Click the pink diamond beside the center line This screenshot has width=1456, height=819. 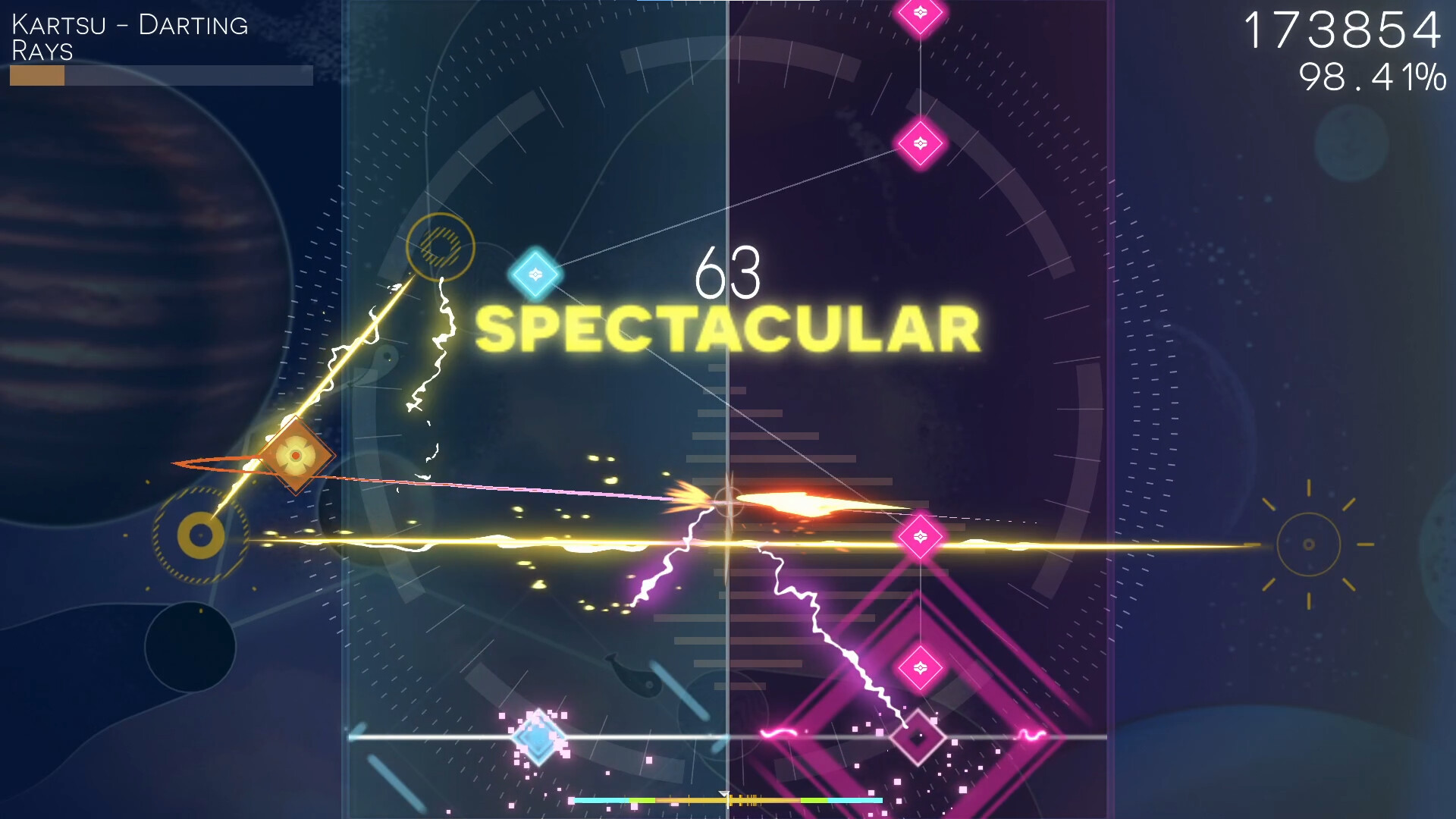click(x=919, y=536)
